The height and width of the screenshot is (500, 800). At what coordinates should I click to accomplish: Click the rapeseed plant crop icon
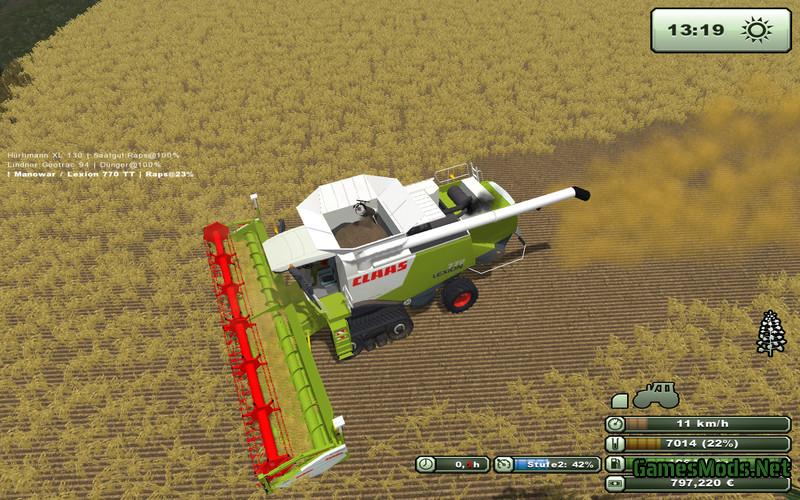(x=771, y=334)
